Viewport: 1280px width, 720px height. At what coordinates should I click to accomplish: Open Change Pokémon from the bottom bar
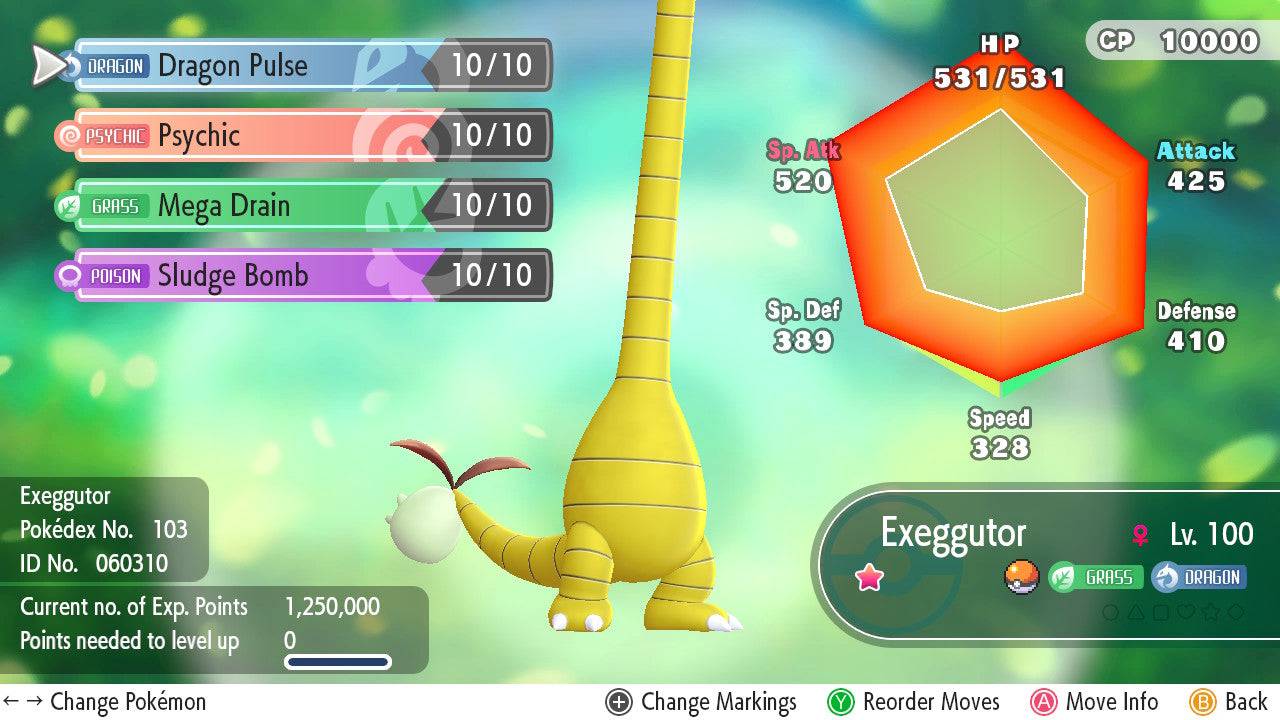[110, 702]
